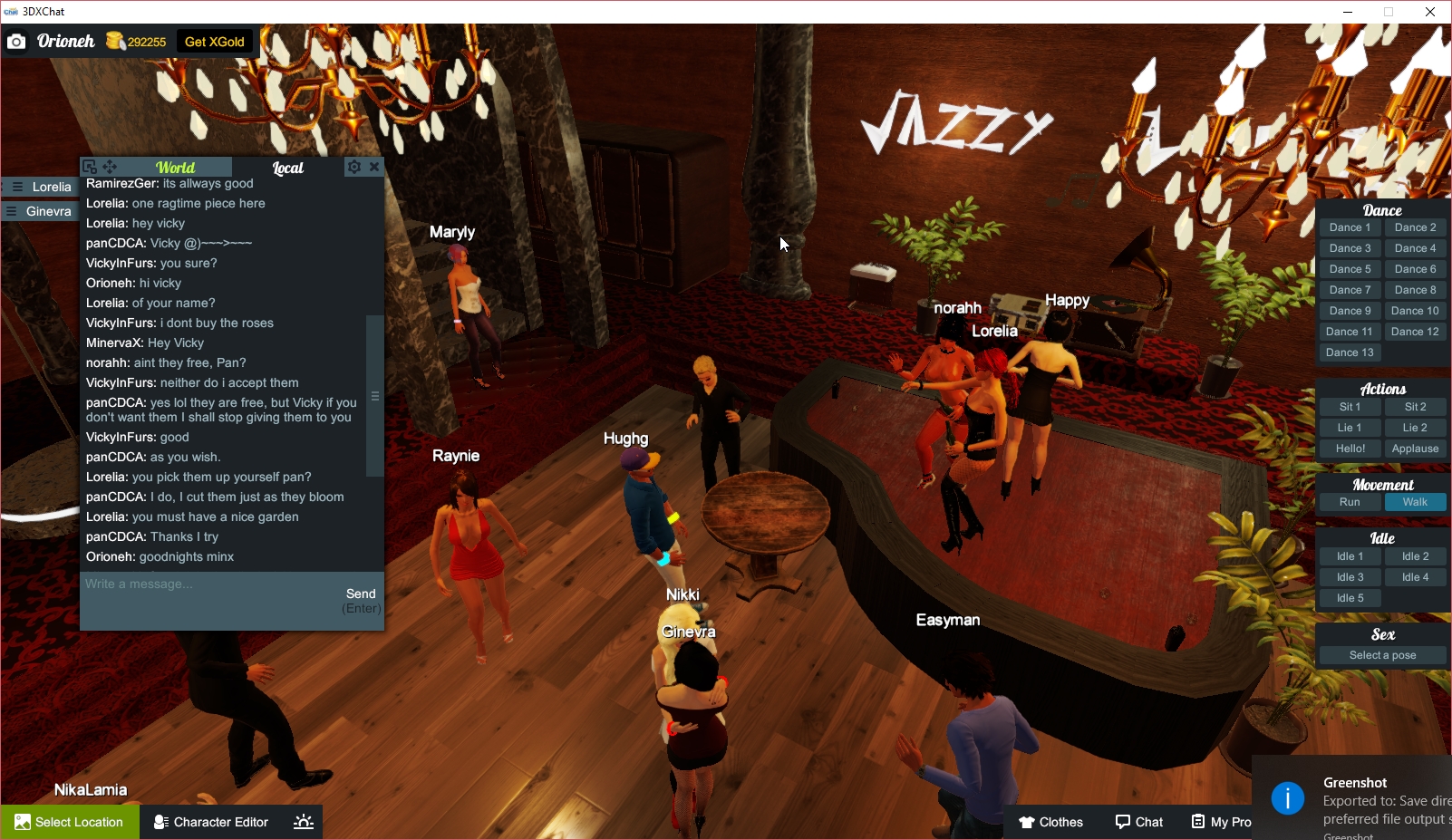This screenshot has width=1452, height=840.
Task: Open the Clothes panel
Action: pyautogui.click(x=1051, y=822)
